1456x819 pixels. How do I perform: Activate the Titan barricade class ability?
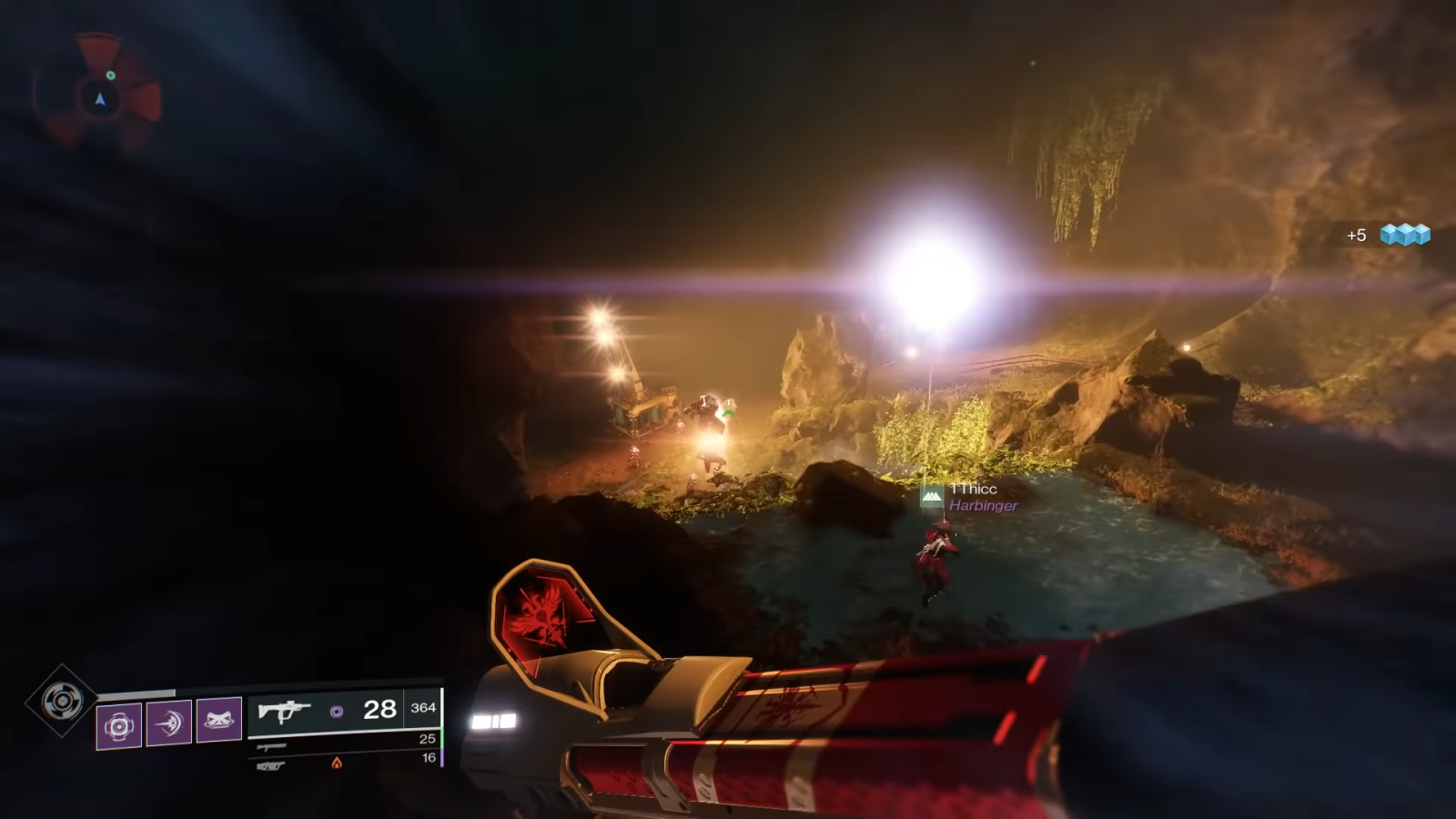[219, 720]
